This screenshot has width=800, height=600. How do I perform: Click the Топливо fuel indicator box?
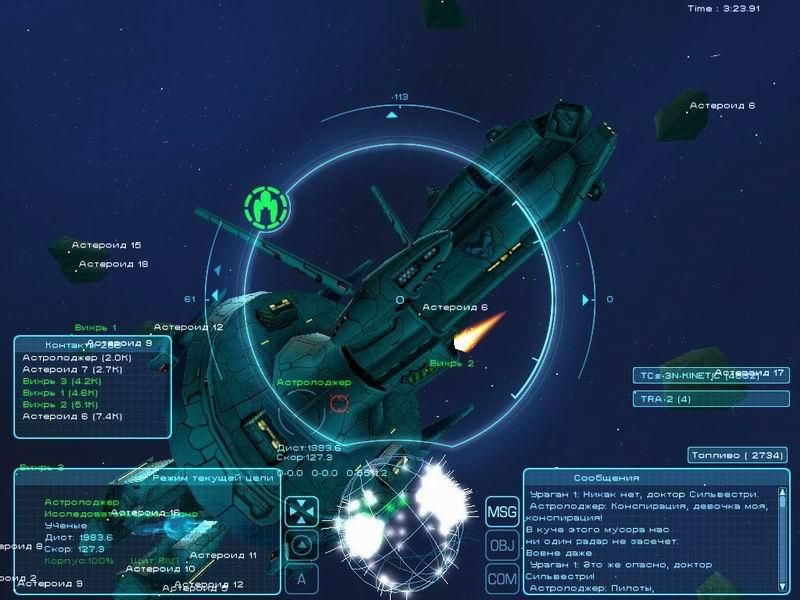point(738,455)
